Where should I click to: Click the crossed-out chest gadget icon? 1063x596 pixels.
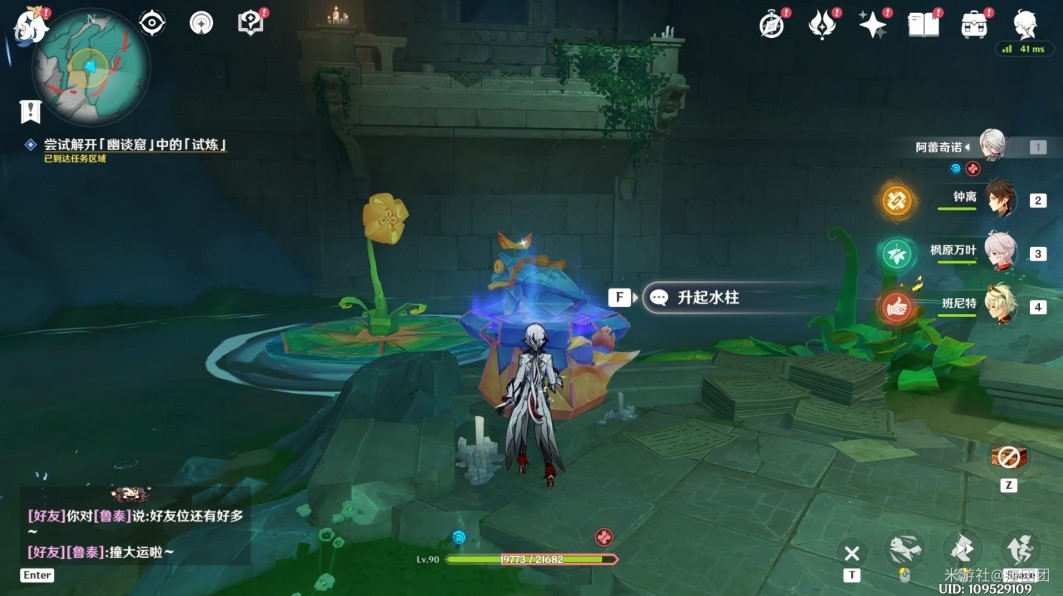coord(1008,458)
